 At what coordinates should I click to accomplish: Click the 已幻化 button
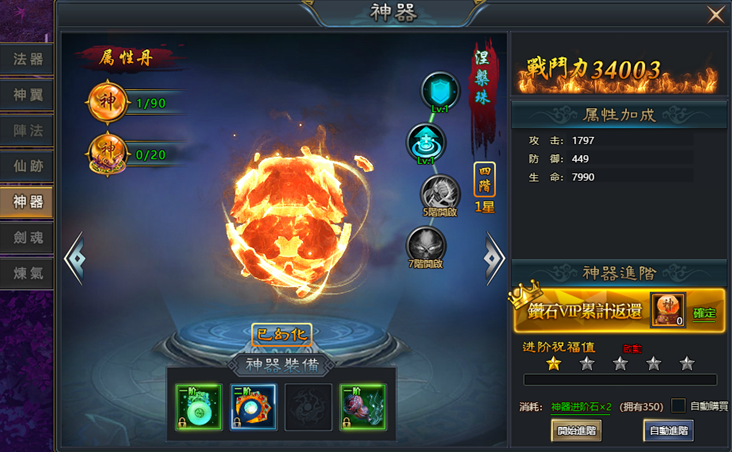pyautogui.click(x=281, y=333)
